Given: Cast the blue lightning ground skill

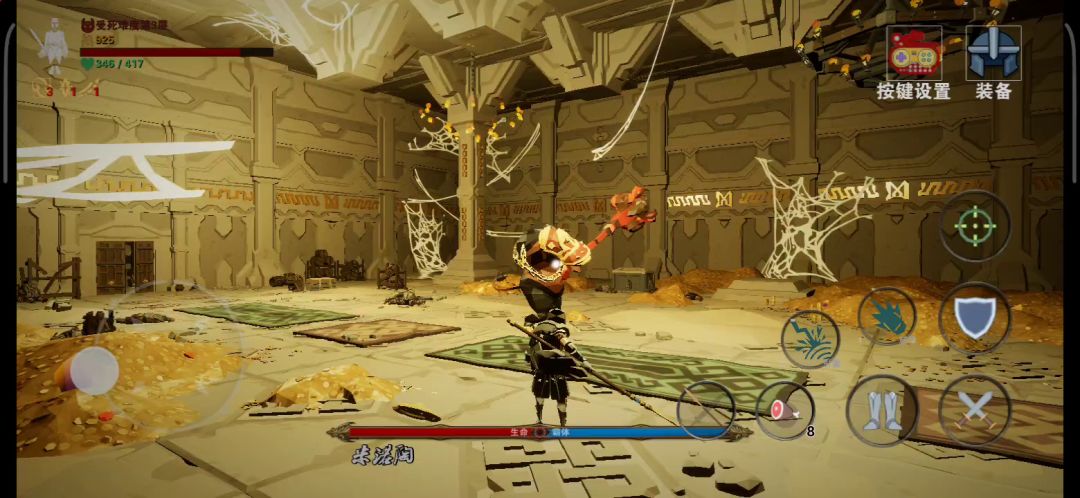Looking at the screenshot, I should [x=809, y=339].
